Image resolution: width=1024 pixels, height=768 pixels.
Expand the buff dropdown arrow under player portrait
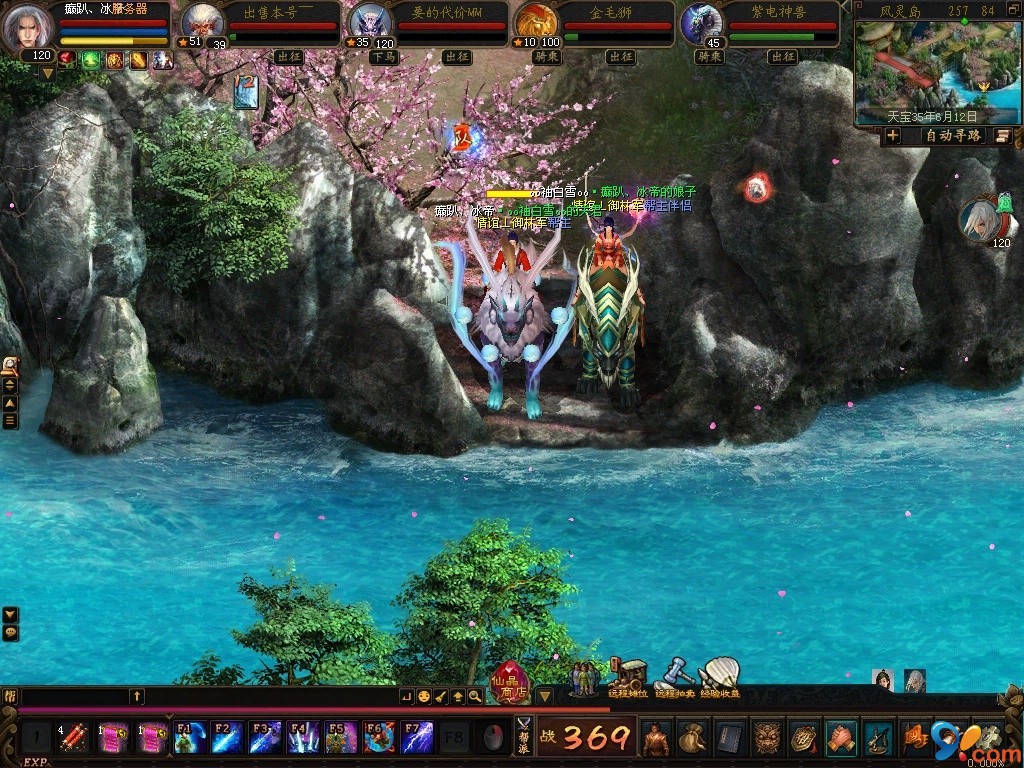tap(46, 73)
